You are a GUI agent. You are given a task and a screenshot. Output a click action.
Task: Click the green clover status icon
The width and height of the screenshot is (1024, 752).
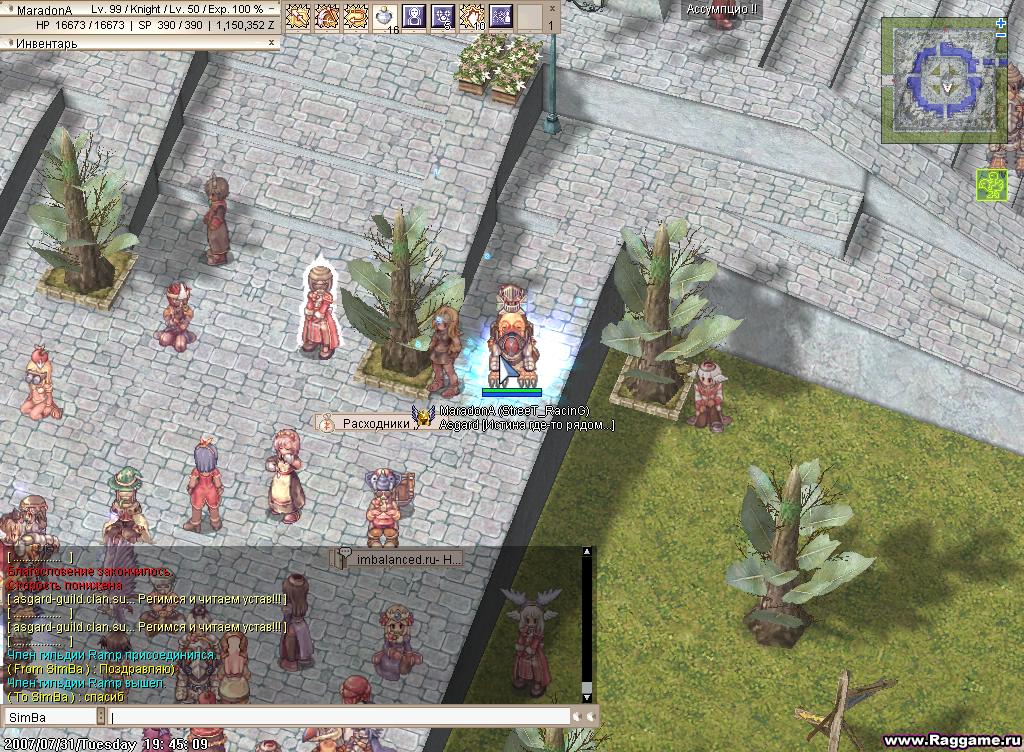pyautogui.click(x=991, y=185)
